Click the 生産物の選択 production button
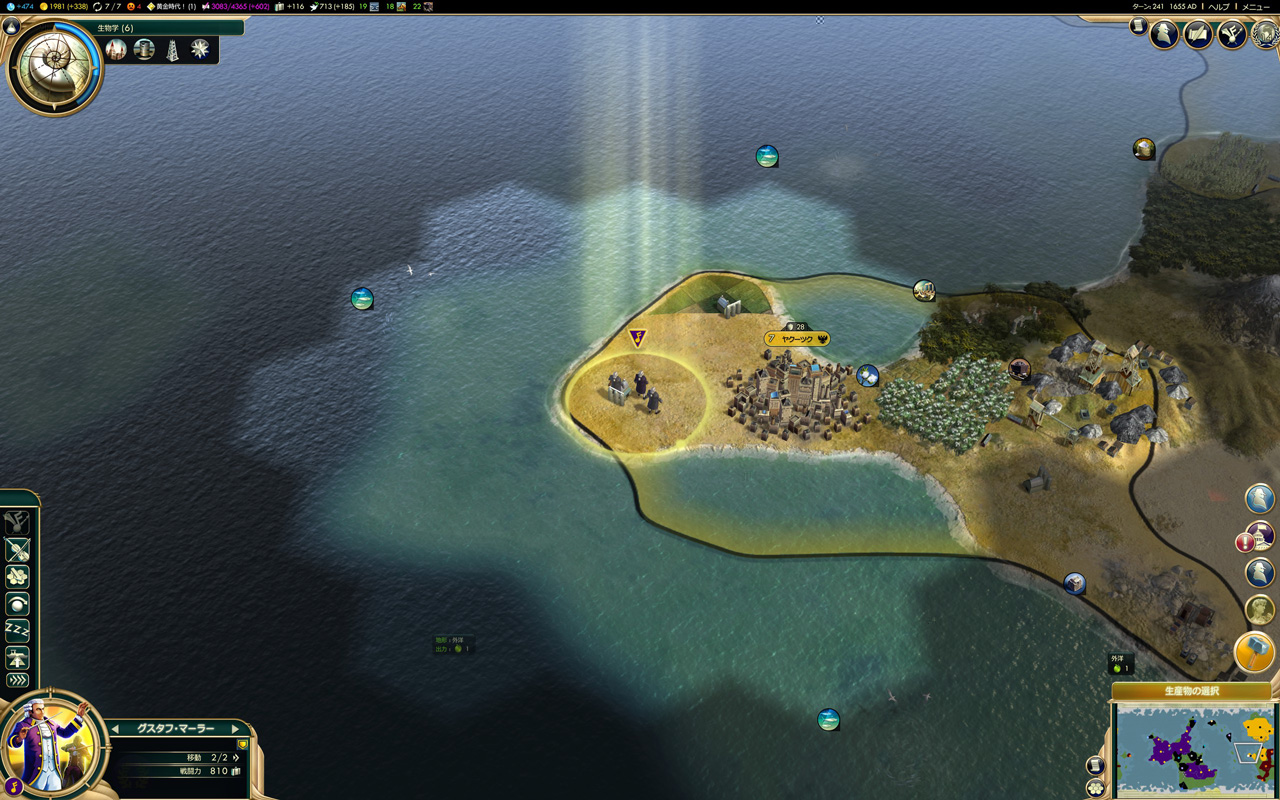Screen dimensions: 1280x800 pyautogui.click(x=1192, y=691)
